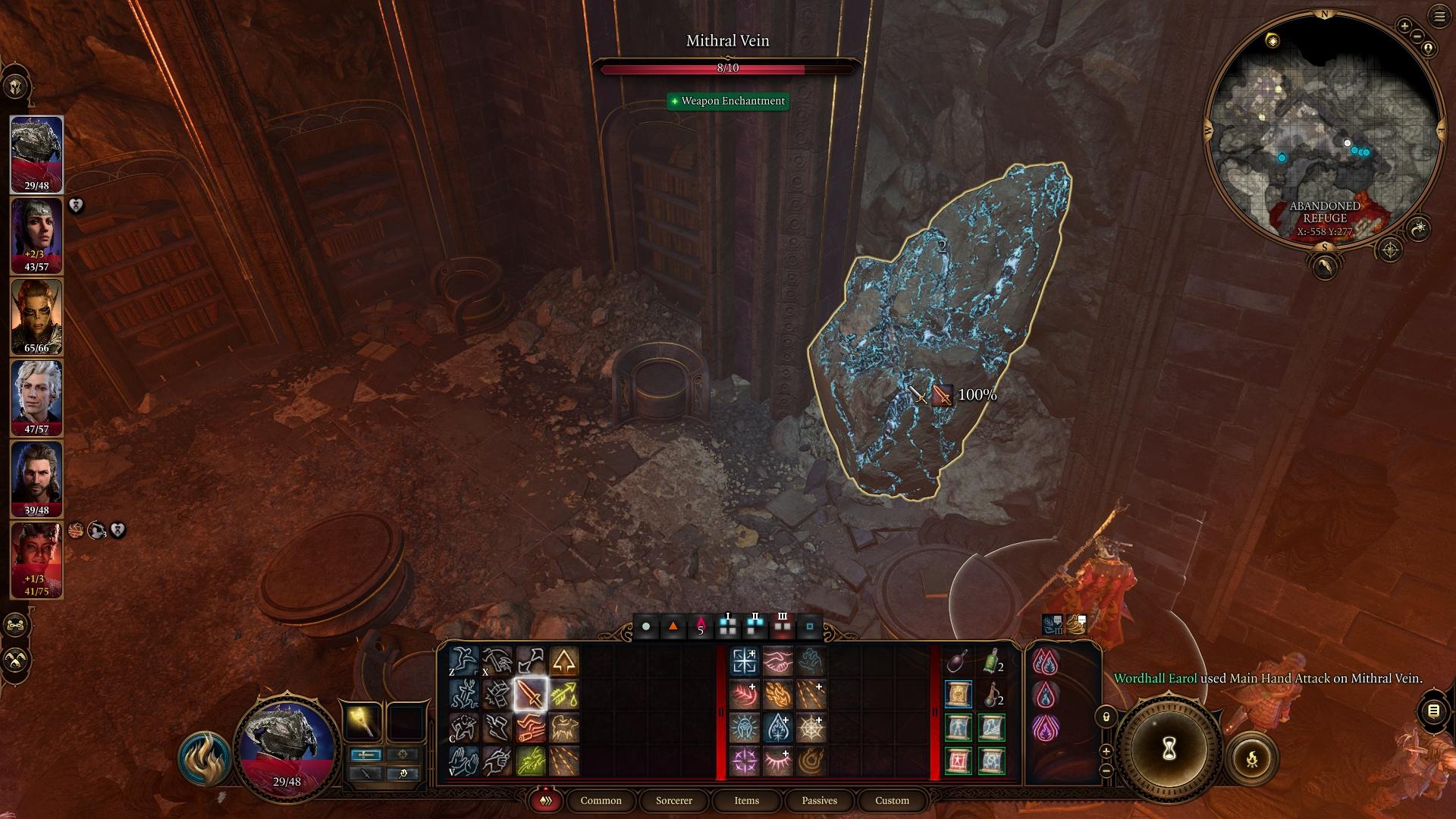Click the Mithral Vein 8/10 health bar
The height and width of the screenshot is (819, 1456).
click(728, 68)
